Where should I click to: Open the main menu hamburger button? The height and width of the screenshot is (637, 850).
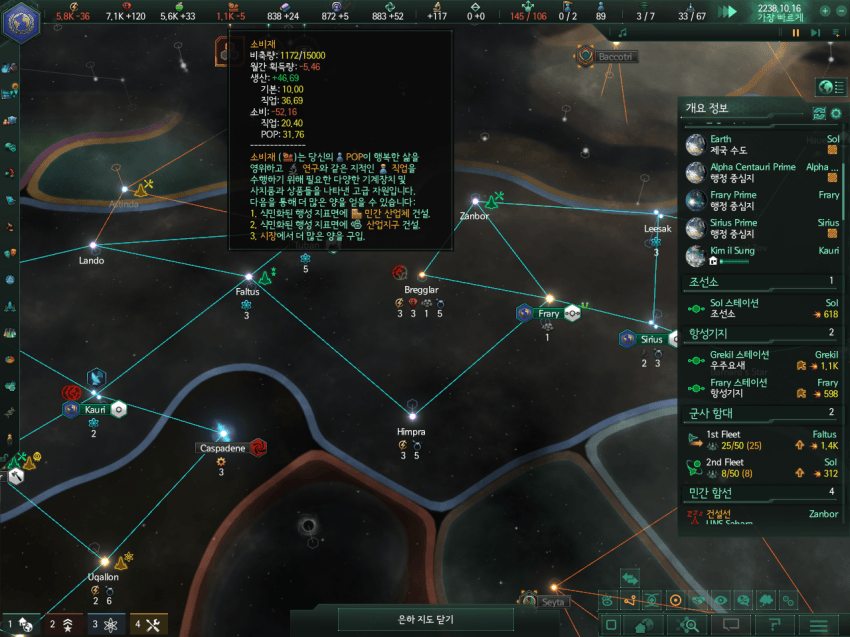tap(819, 626)
